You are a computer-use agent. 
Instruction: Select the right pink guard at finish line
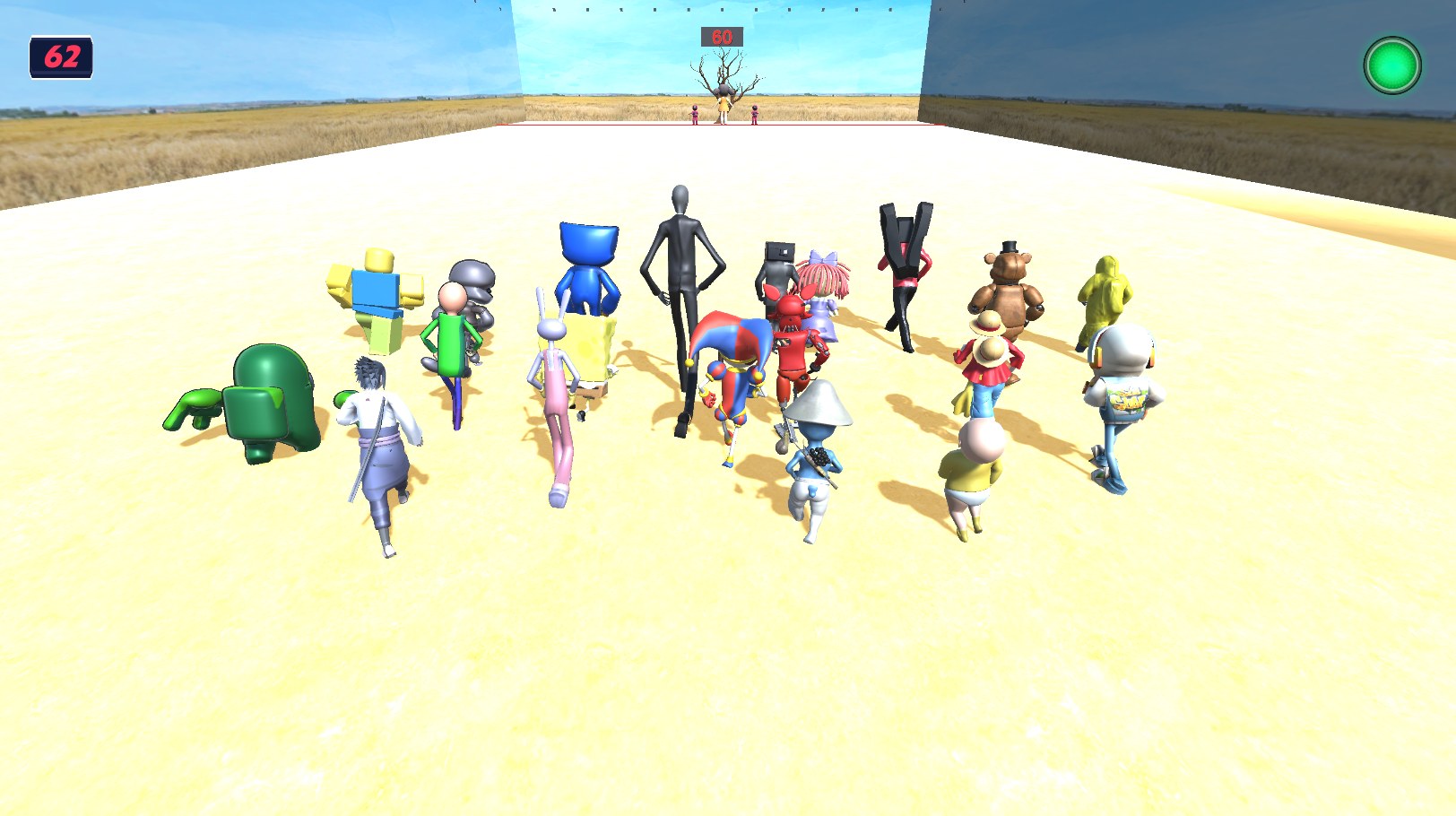[x=755, y=114]
